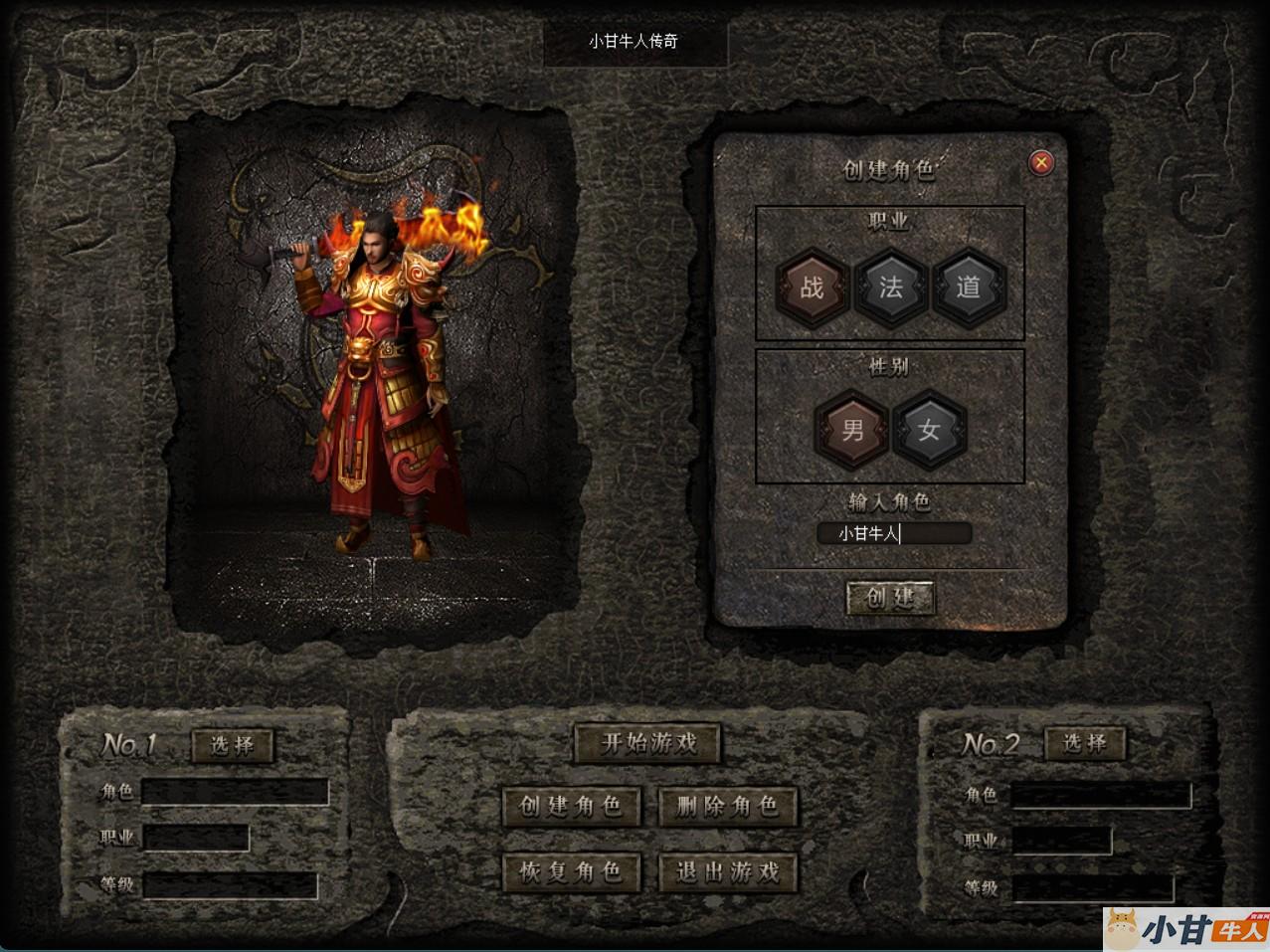This screenshot has height=952, width=1270.
Task: Confirm with the 创建 button
Action: pos(890,597)
